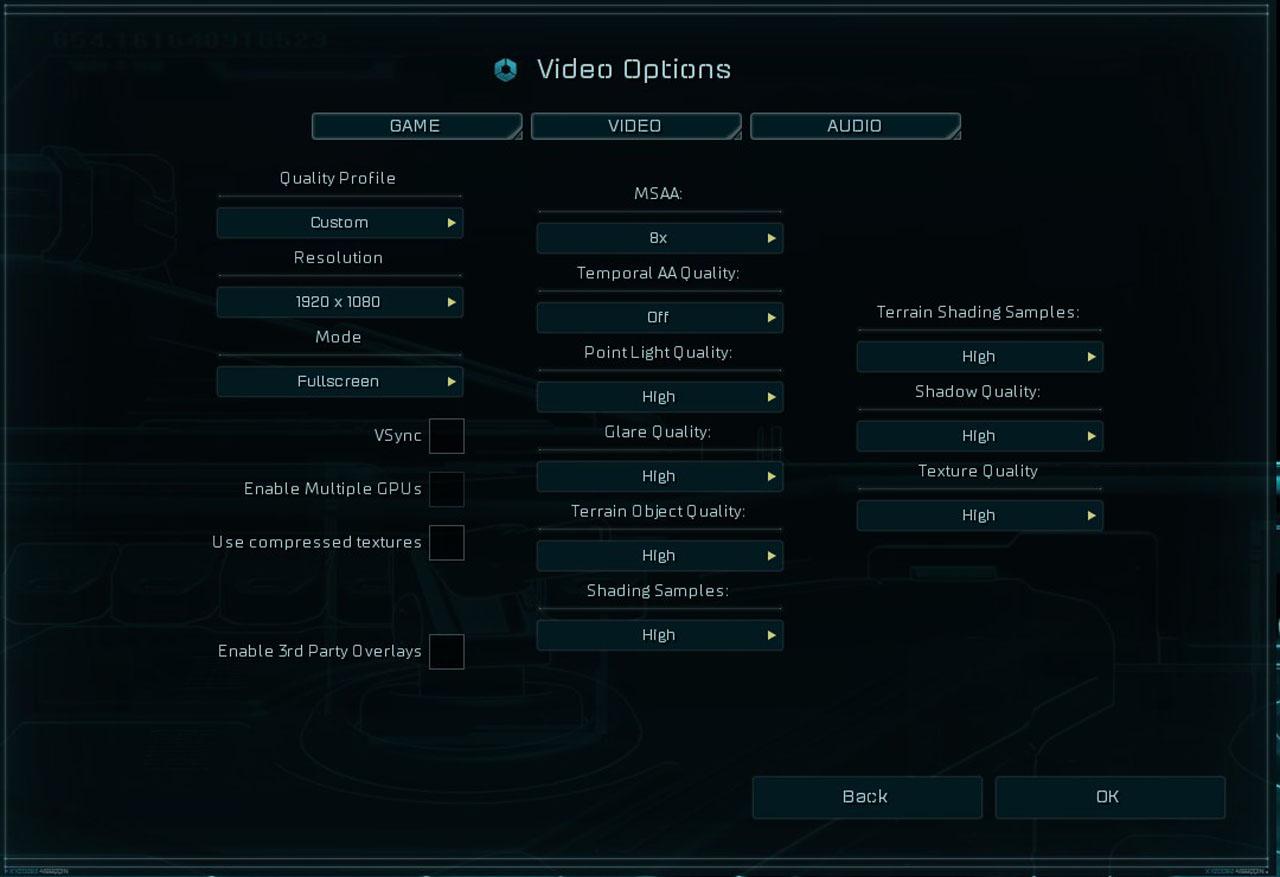This screenshot has width=1280, height=877.
Task: Adjust the Glare Quality dropdown
Action: (659, 476)
